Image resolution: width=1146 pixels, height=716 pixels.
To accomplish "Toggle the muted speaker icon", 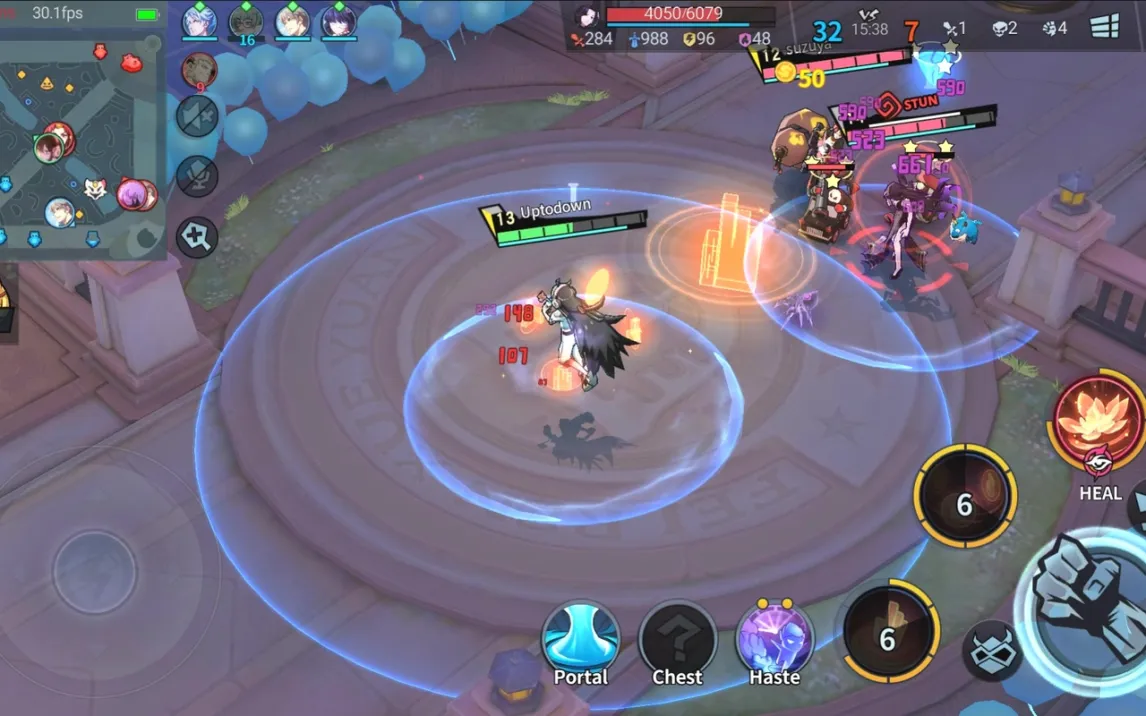I will [197, 116].
